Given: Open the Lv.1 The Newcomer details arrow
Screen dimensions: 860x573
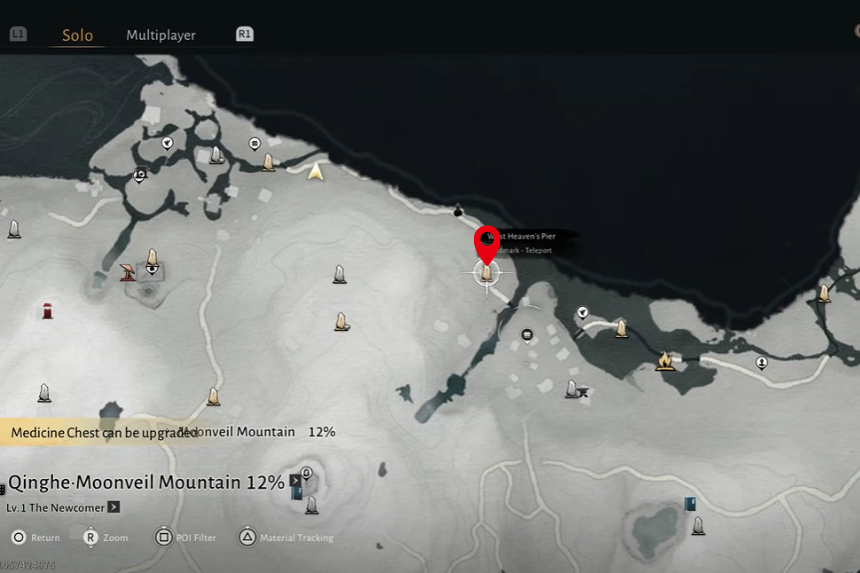Looking at the screenshot, I should [114, 507].
